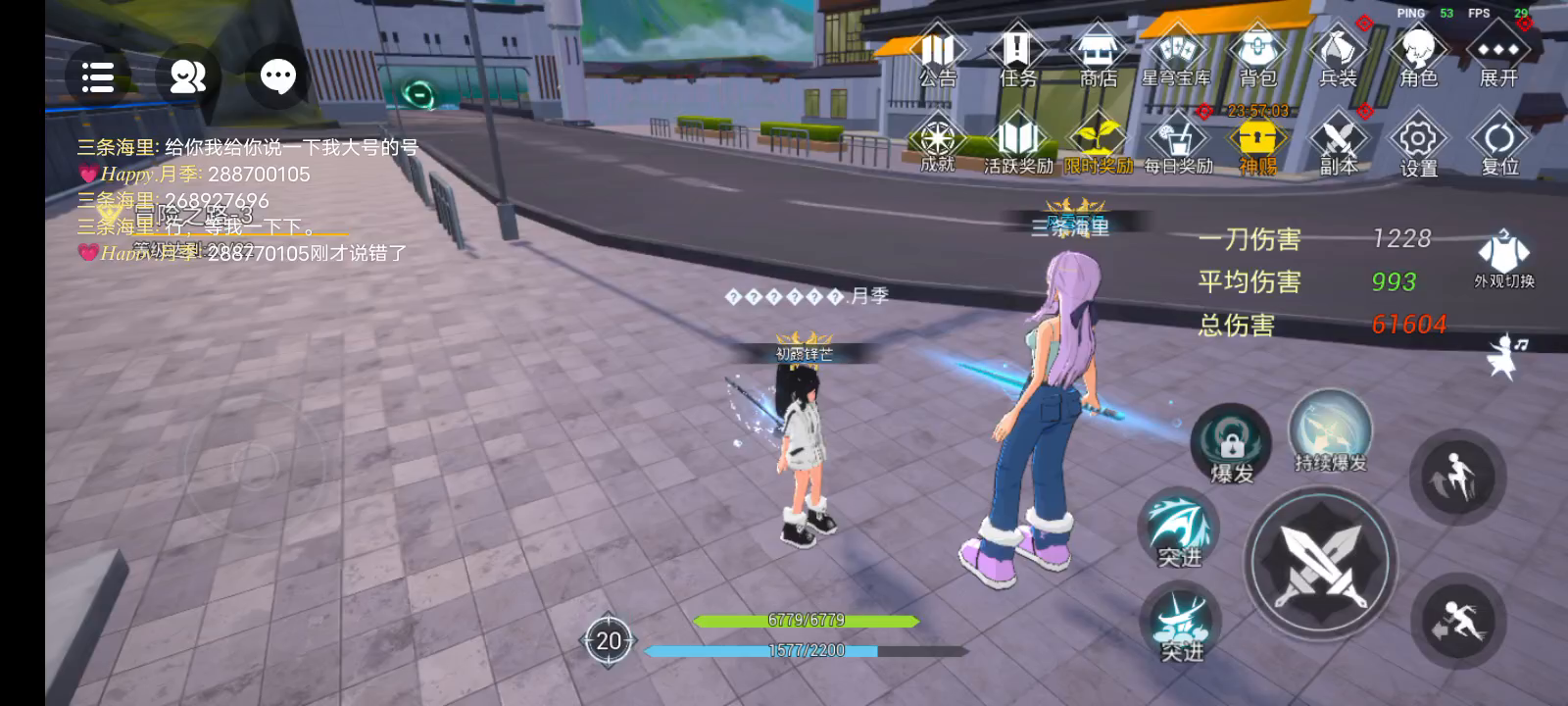Open the 兵装 weapons menu
Image resolution: width=1568 pixels, height=706 pixels.
pyautogui.click(x=1338, y=56)
